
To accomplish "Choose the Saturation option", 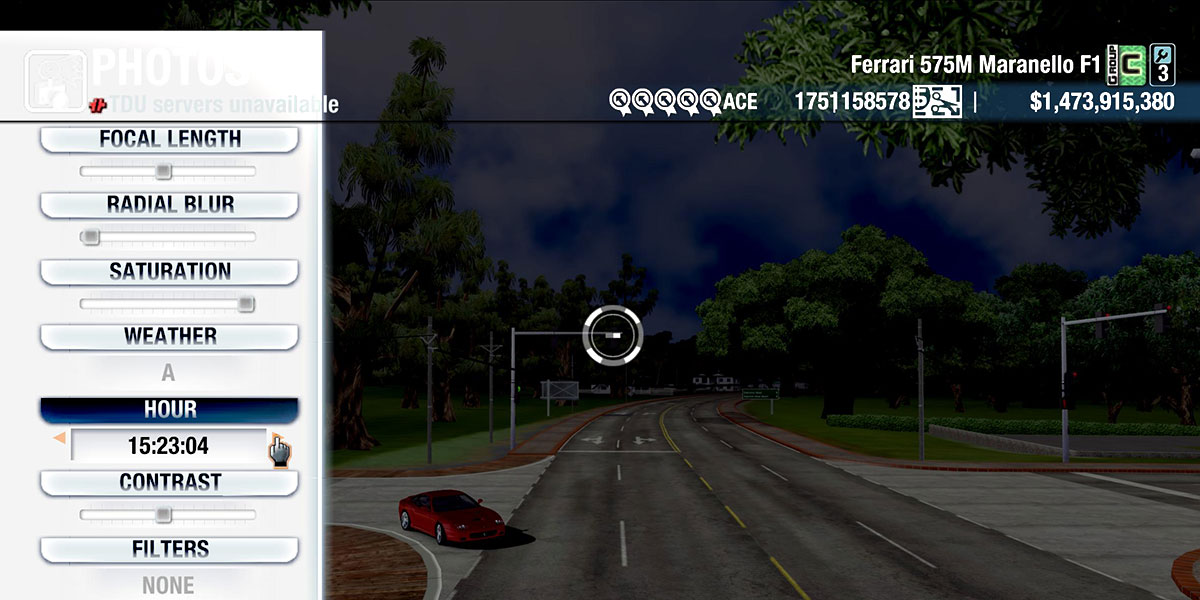I will coord(169,272).
